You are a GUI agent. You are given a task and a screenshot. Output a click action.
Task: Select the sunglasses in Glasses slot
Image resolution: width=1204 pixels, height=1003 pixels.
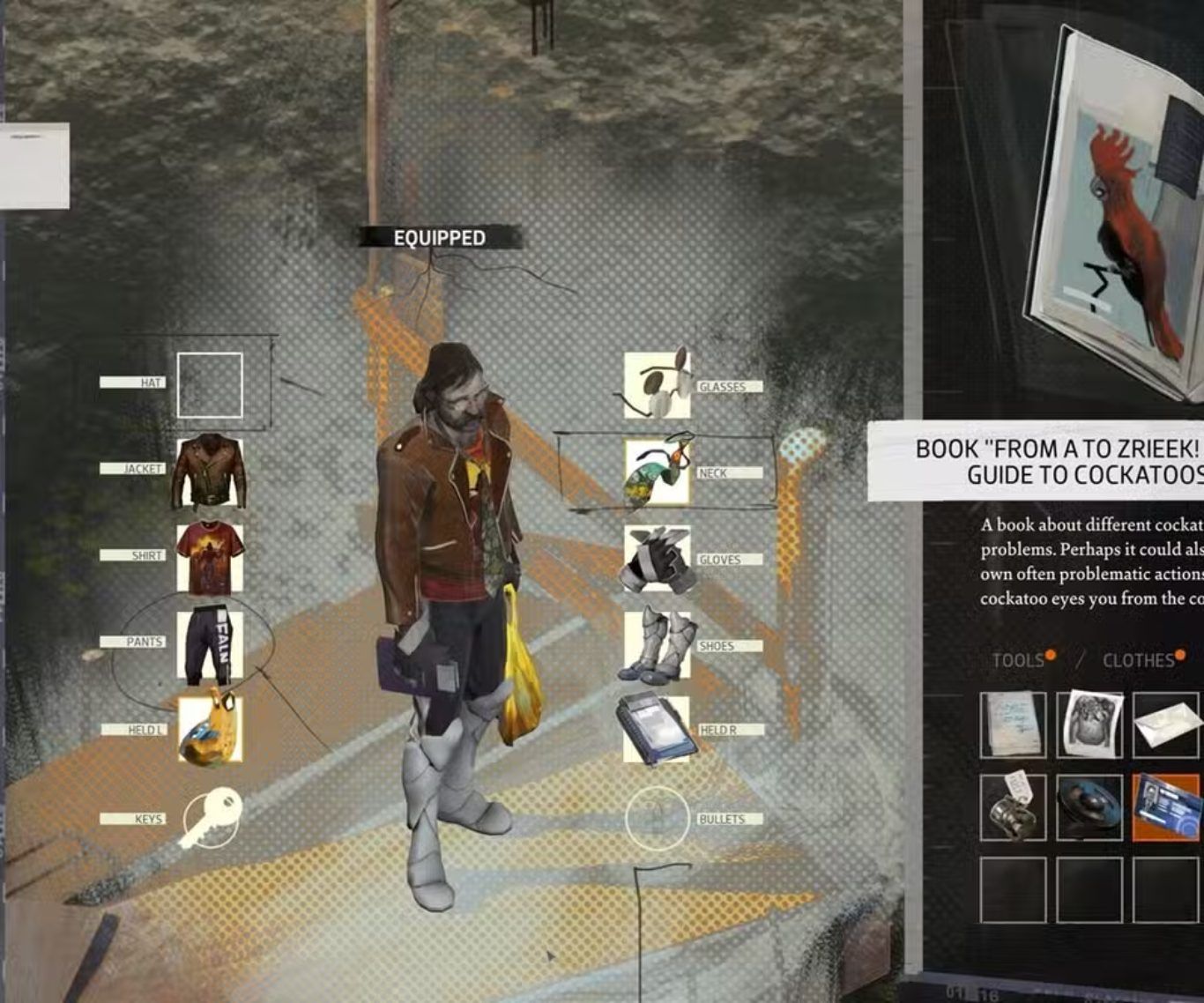[x=658, y=385]
